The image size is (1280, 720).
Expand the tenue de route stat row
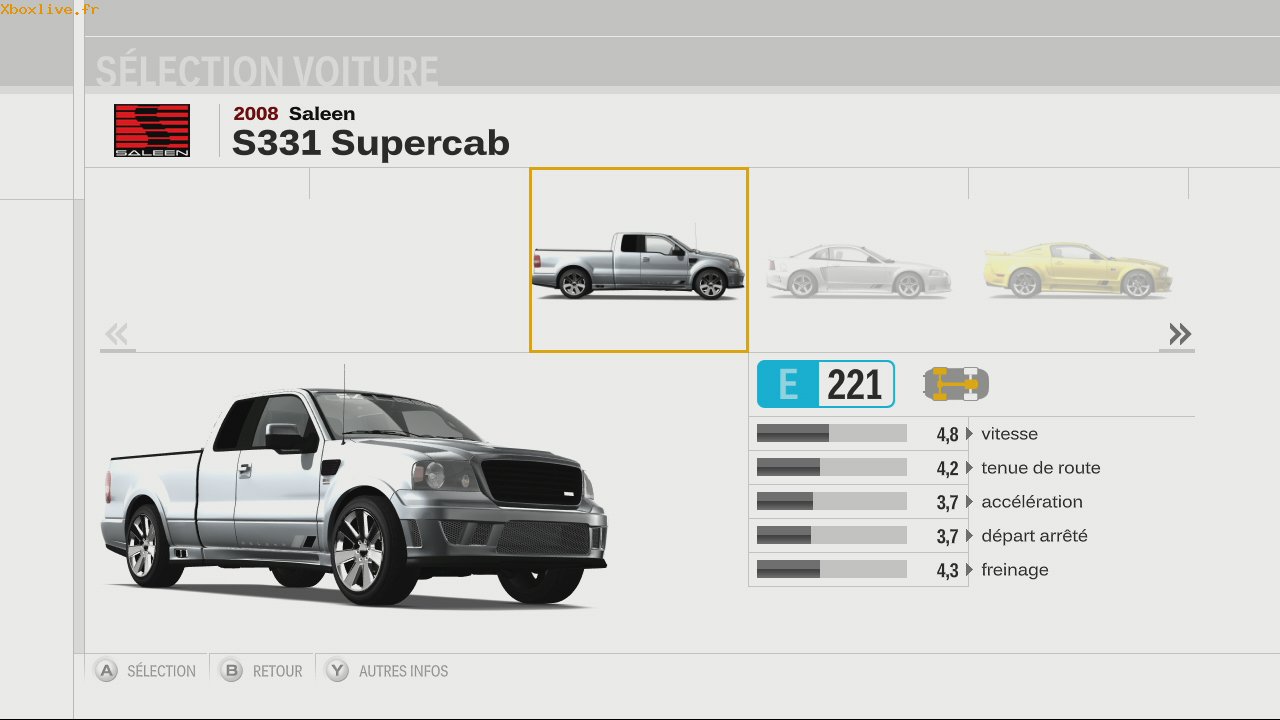(969, 468)
